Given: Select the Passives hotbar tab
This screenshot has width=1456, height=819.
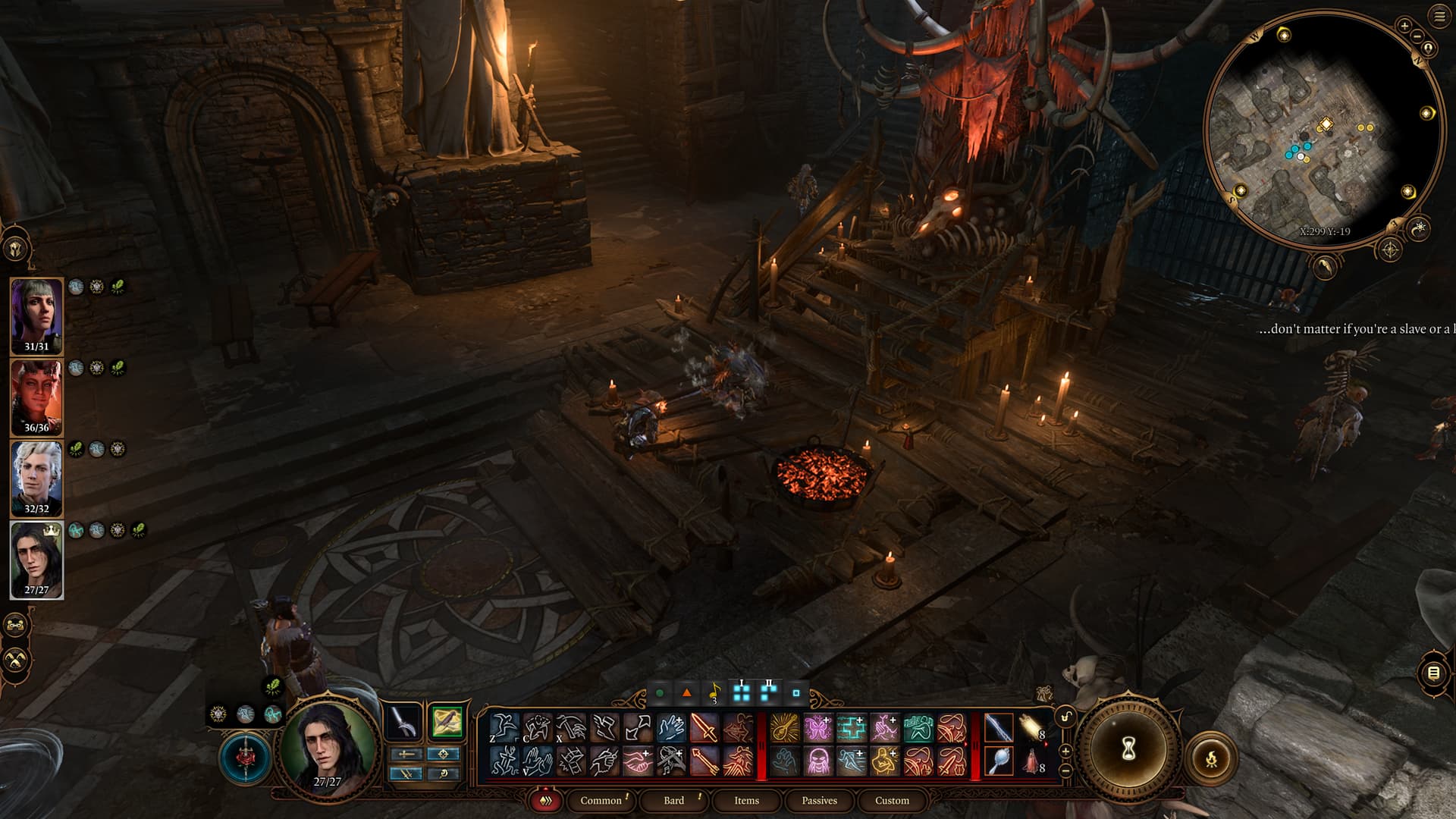Looking at the screenshot, I should (x=819, y=800).
